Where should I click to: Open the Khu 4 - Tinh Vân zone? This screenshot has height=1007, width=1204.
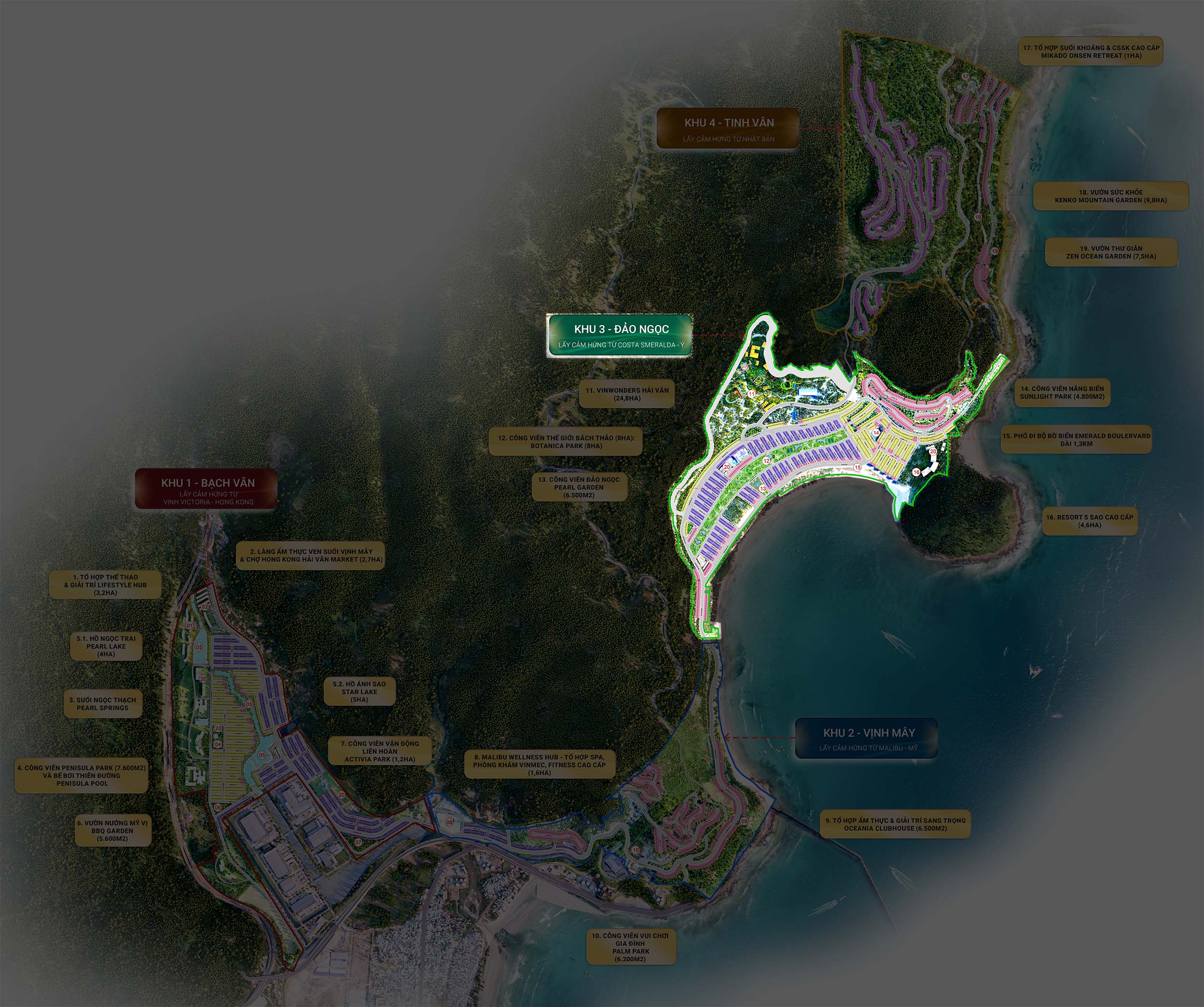pos(728,129)
